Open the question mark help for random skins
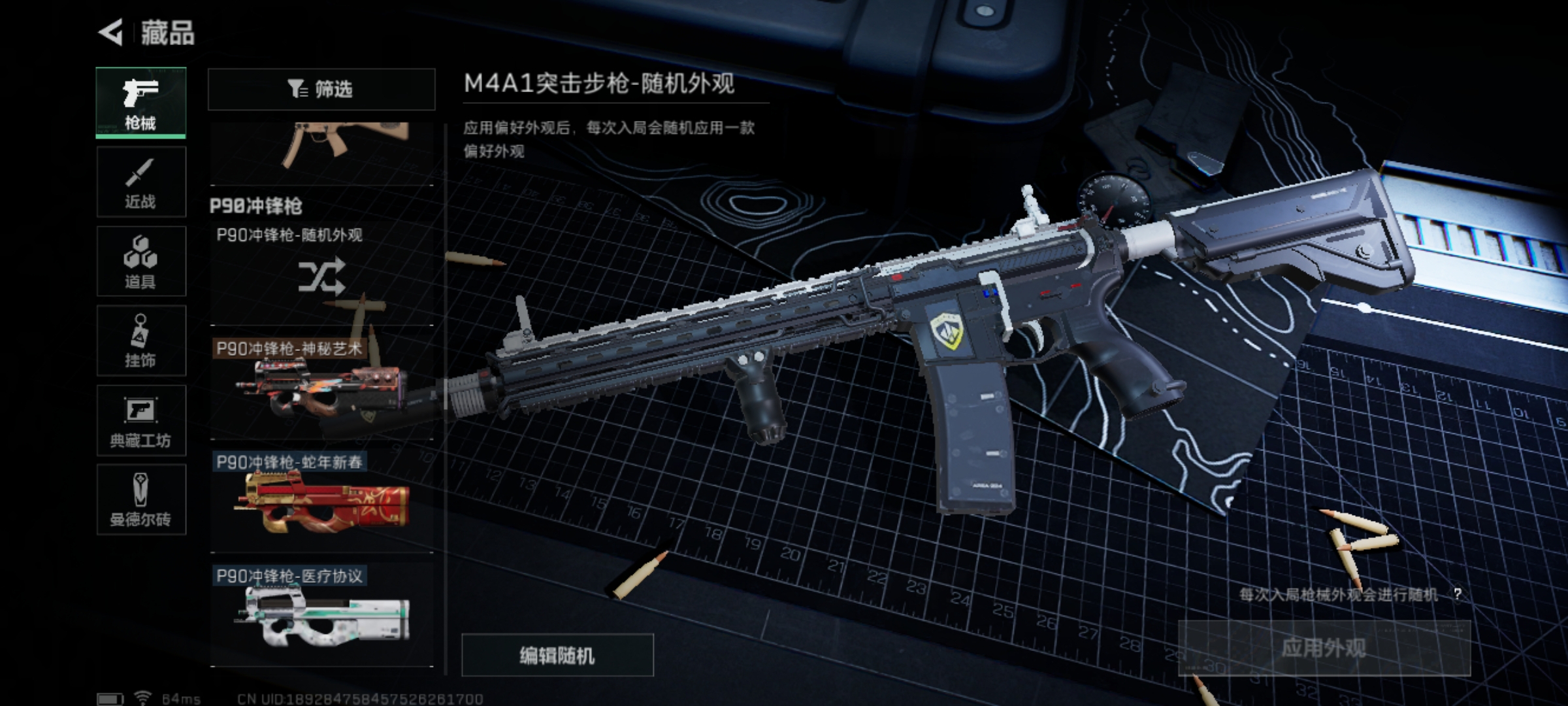The image size is (1568, 706). (x=1457, y=594)
